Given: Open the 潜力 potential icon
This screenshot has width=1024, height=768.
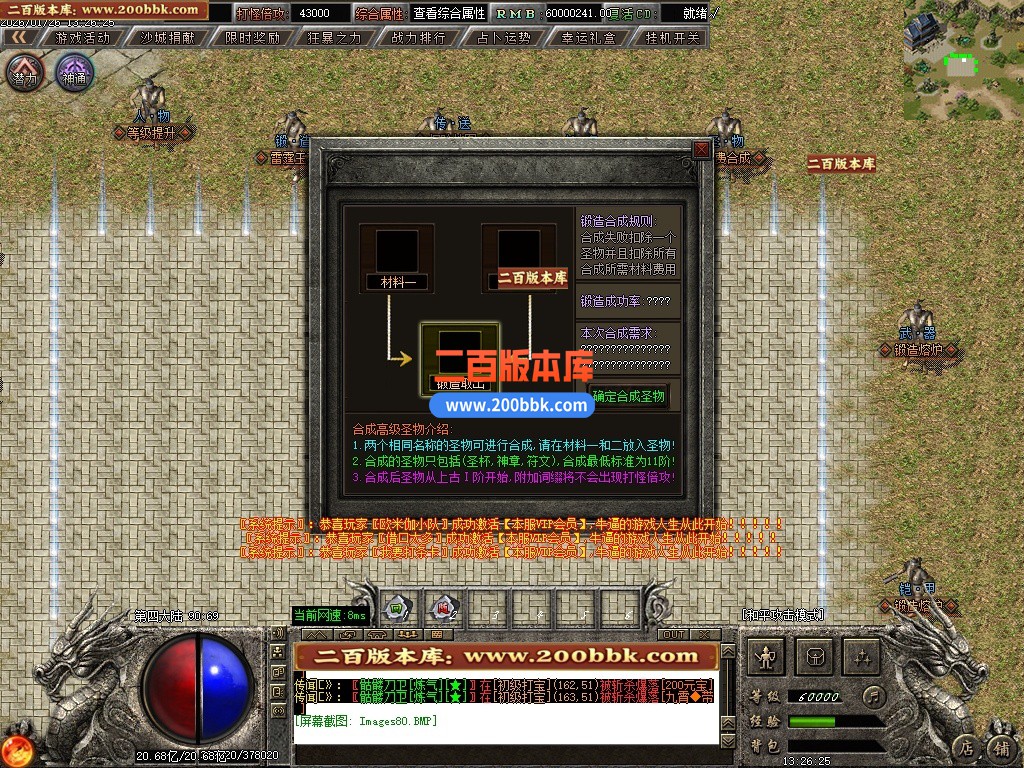Looking at the screenshot, I should click(24, 73).
